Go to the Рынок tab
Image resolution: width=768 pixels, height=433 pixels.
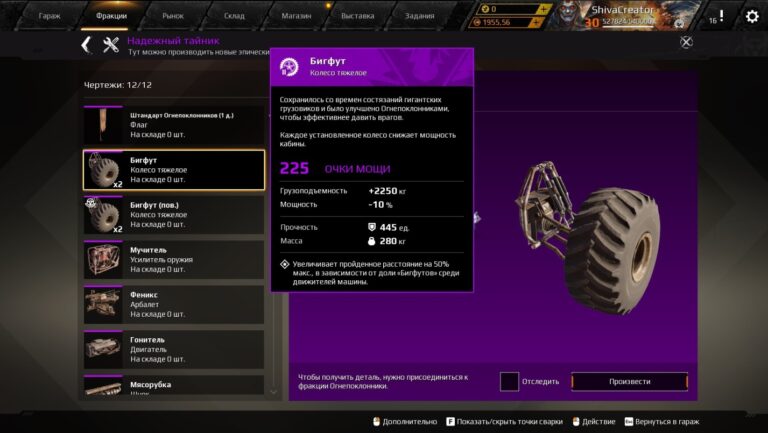[174, 16]
